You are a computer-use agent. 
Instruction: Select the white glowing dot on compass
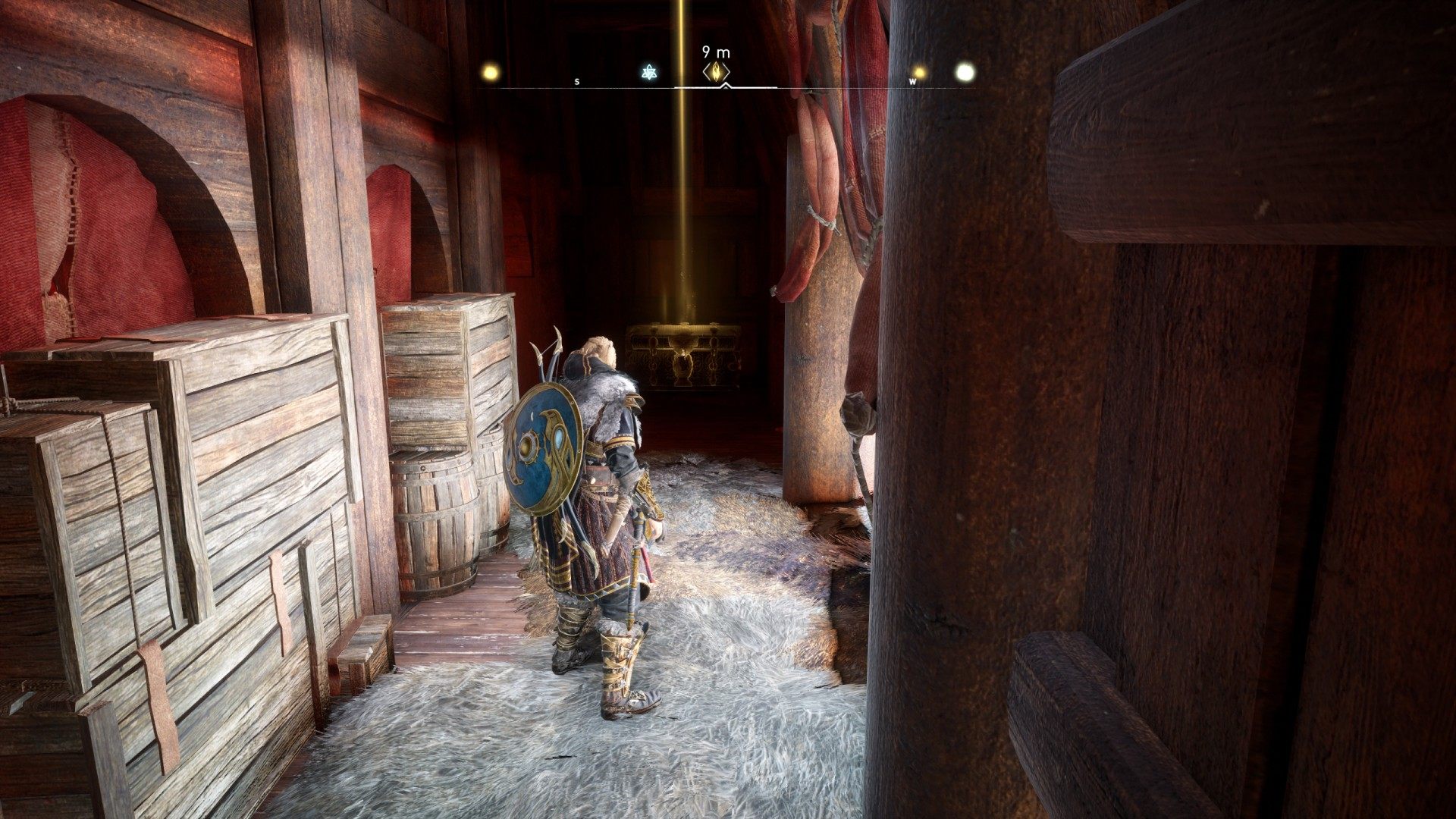pos(964,72)
